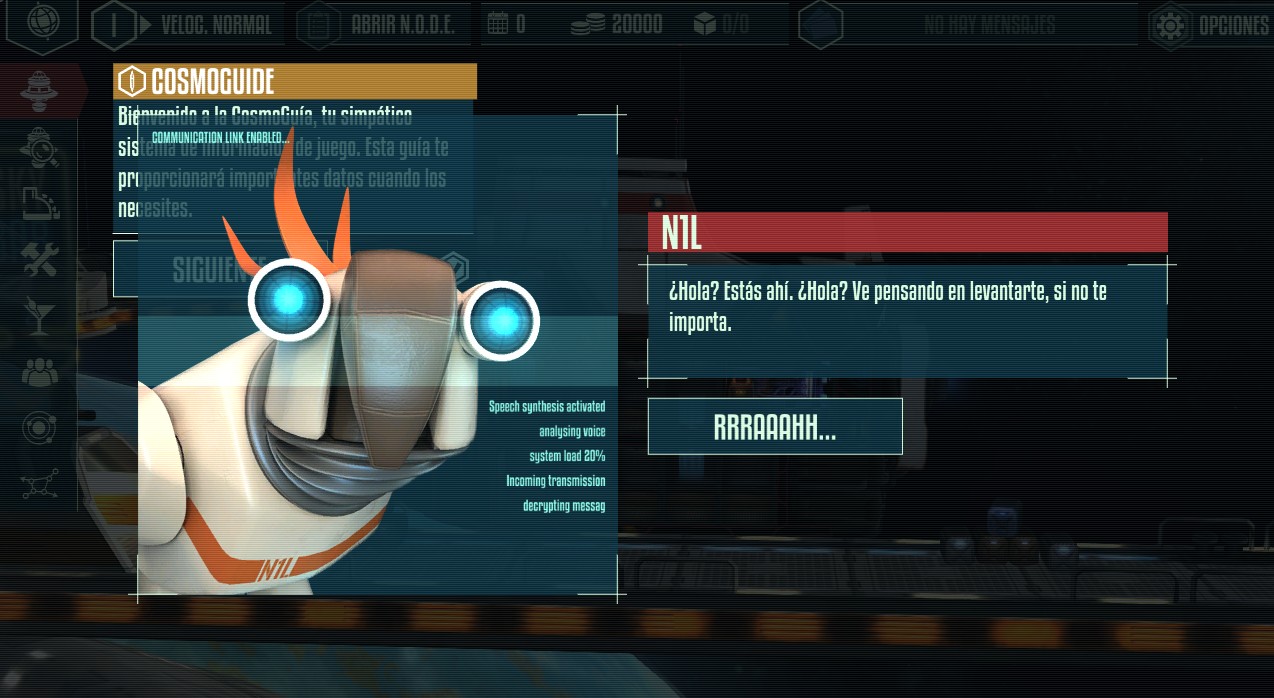Show the crew people group tab
This screenshot has height=698, width=1274.
tap(41, 373)
